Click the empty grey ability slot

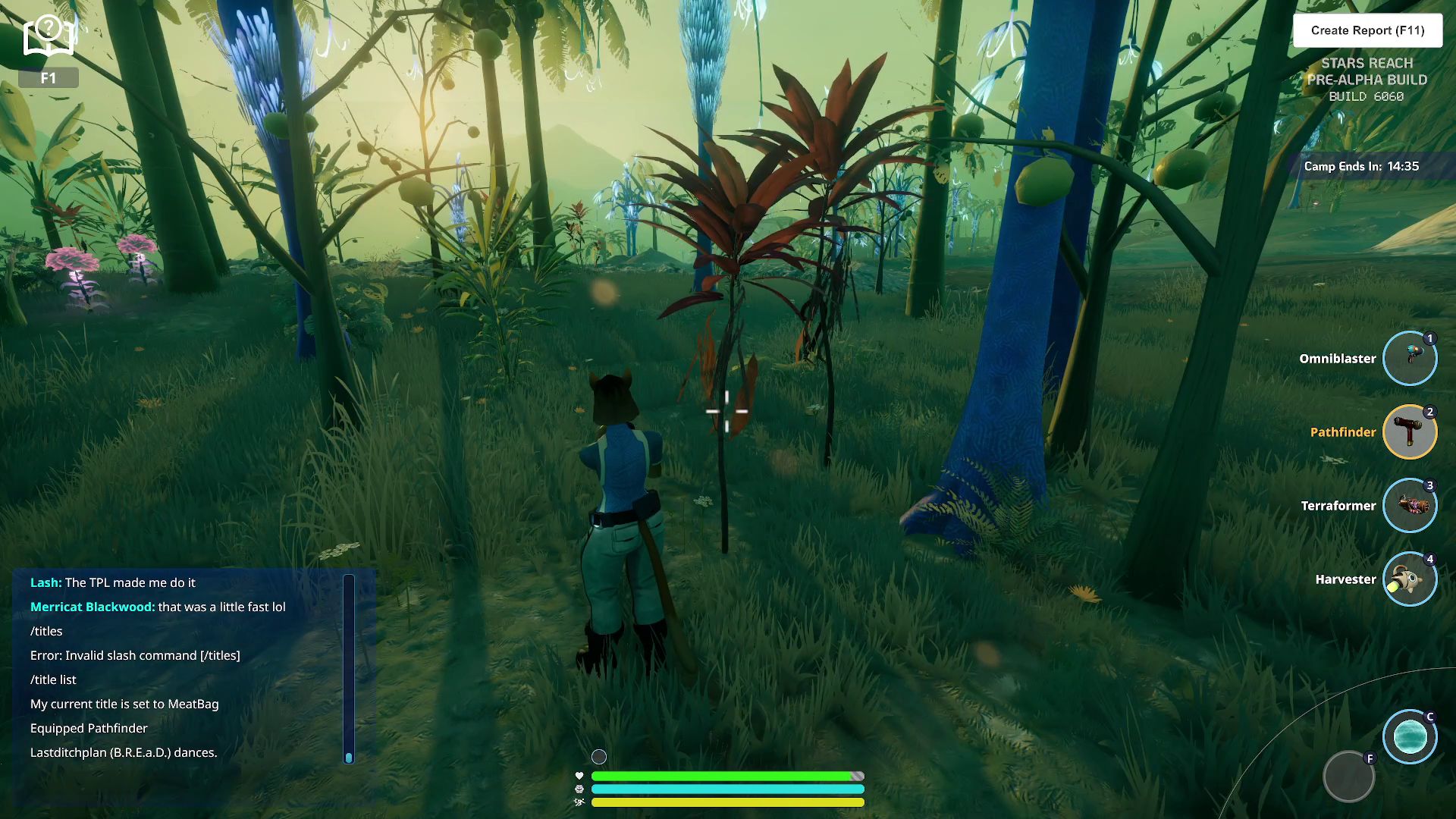[x=1348, y=777]
